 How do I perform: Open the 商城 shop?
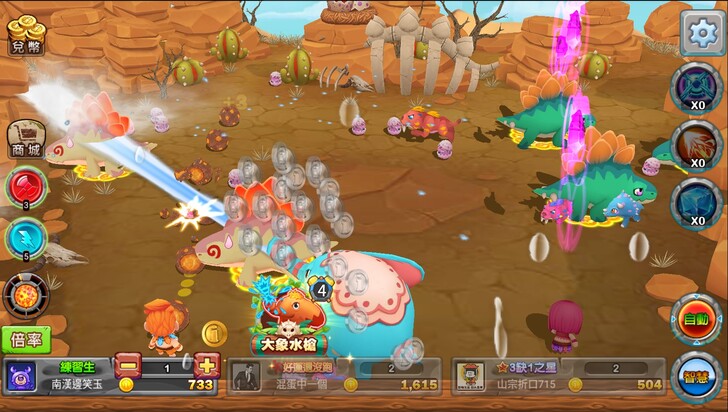coord(26,139)
